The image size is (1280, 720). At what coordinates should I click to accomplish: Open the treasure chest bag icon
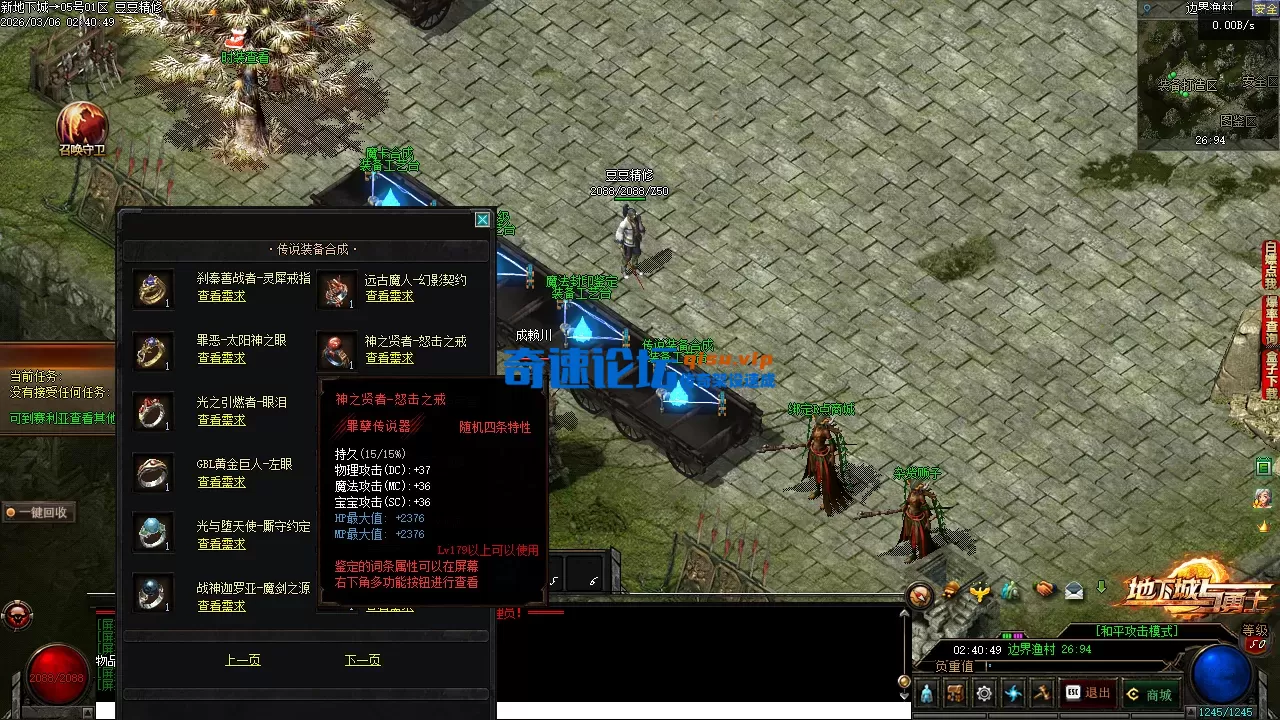(955, 693)
